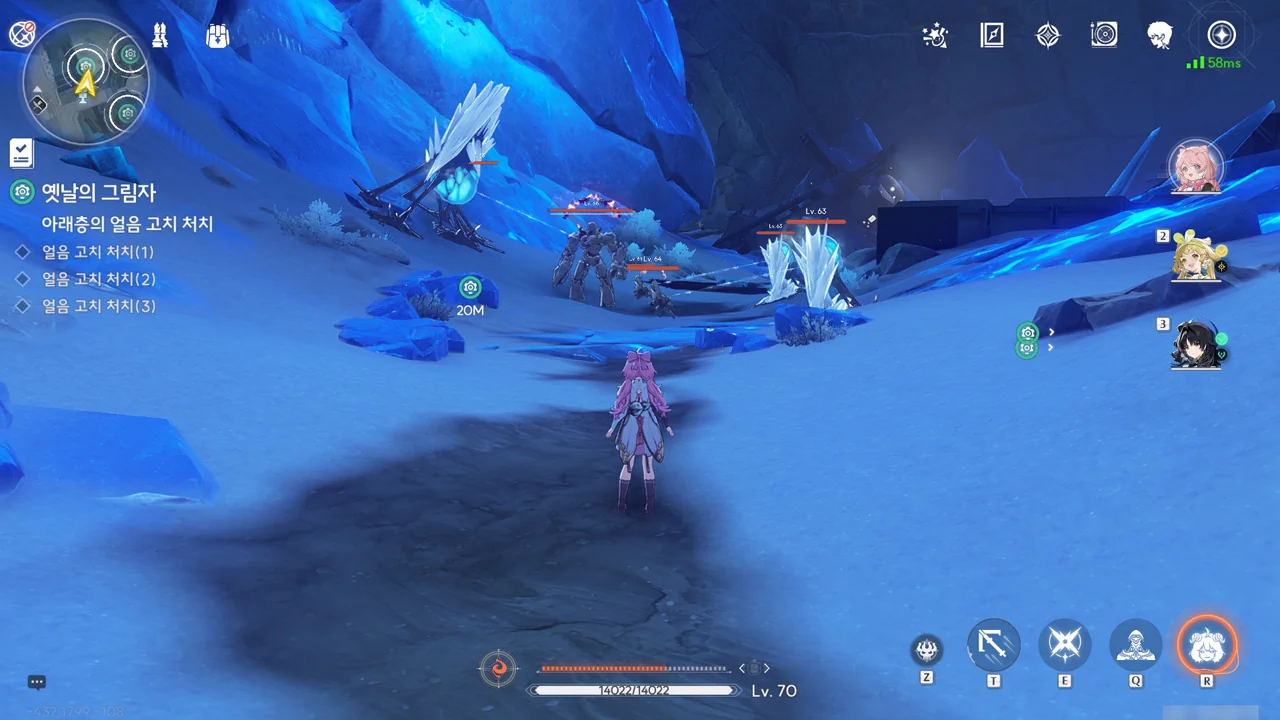
Task: Open the events party-popper icon
Action: pyautogui.click(x=935, y=36)
